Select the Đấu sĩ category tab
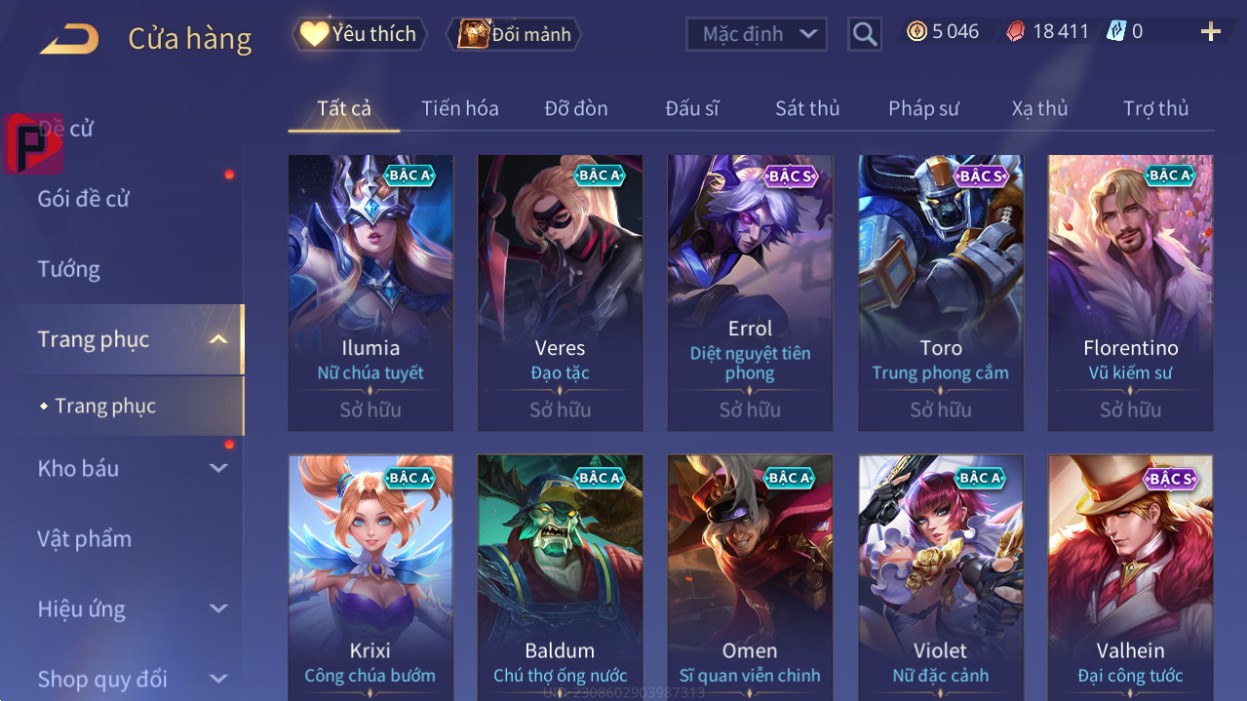This screenshot has width=1247, height=701. point(692,108)
